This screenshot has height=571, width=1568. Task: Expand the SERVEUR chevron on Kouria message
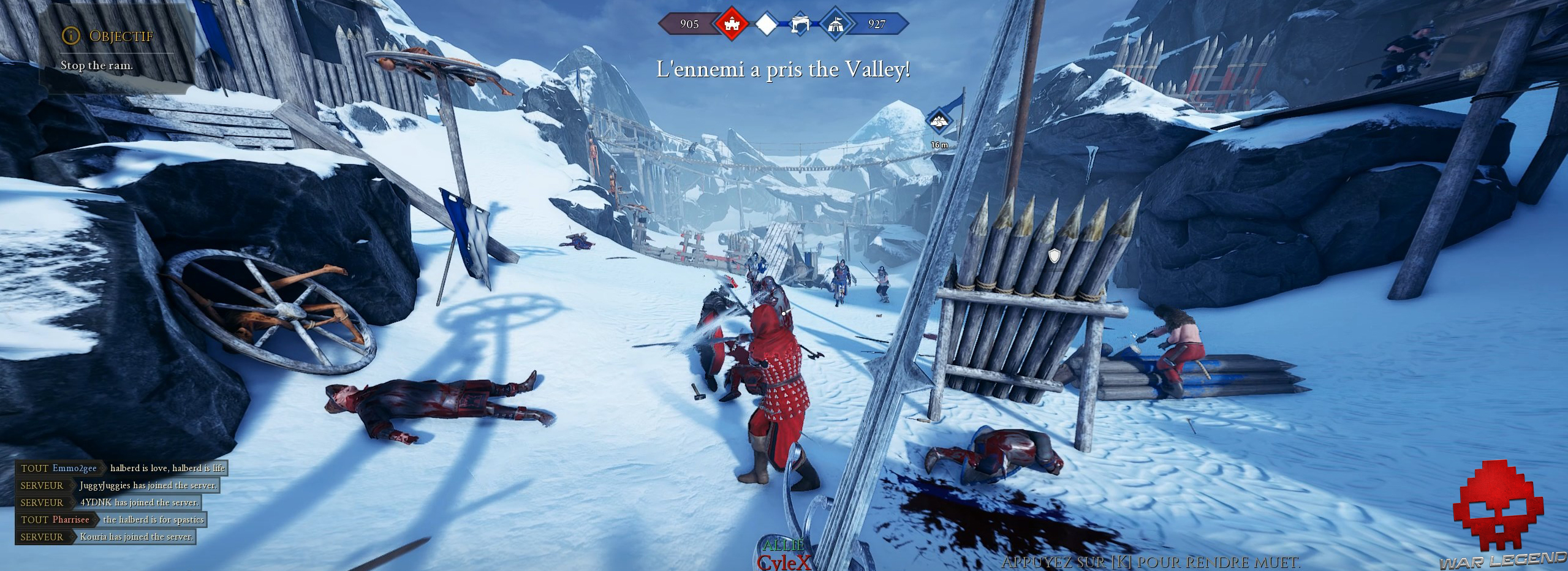72,537
